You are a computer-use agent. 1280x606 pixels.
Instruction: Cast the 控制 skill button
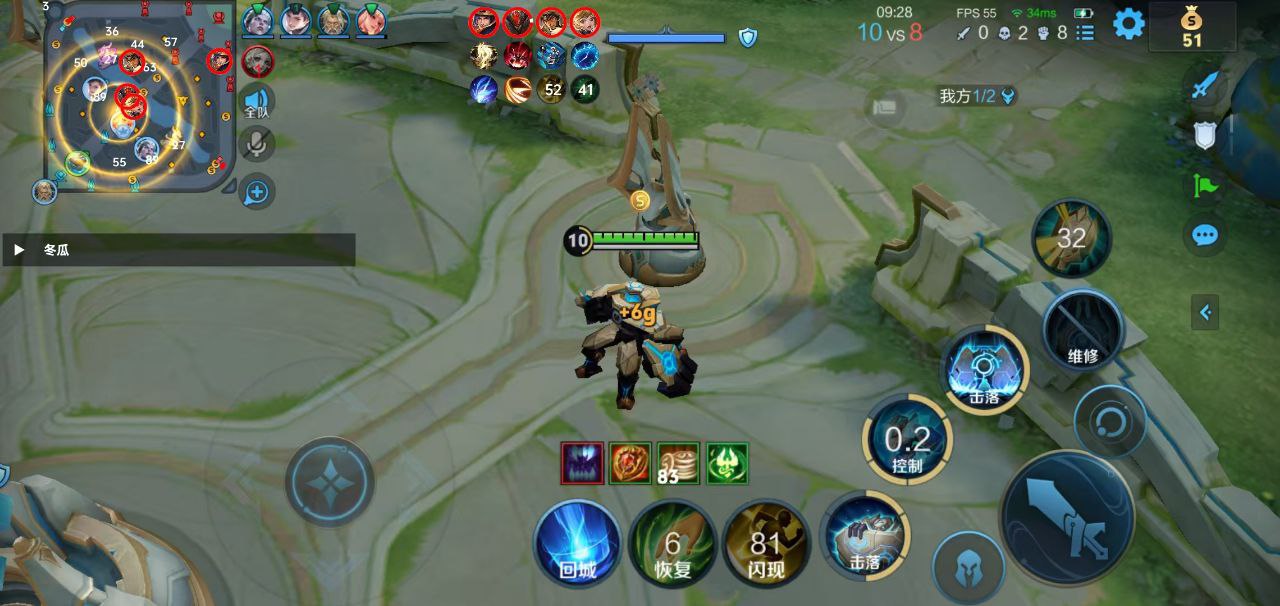tap(907, 440)
